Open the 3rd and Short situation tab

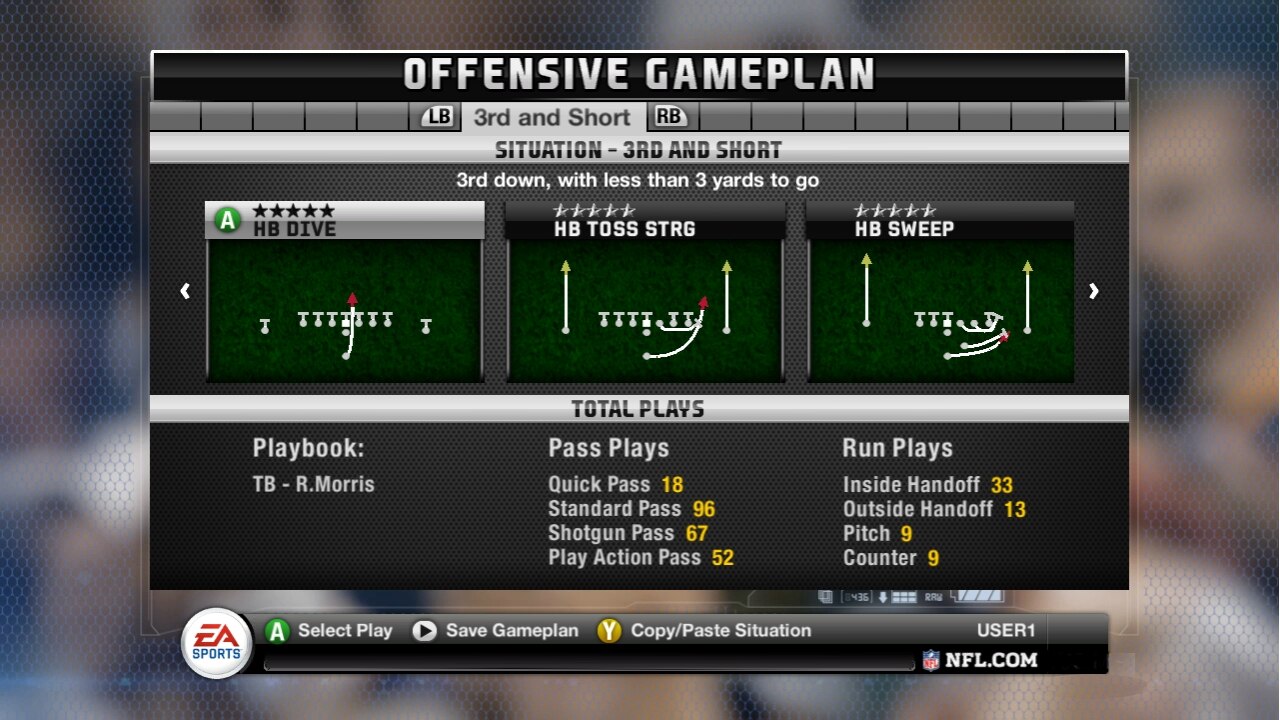tap(552, 117)
